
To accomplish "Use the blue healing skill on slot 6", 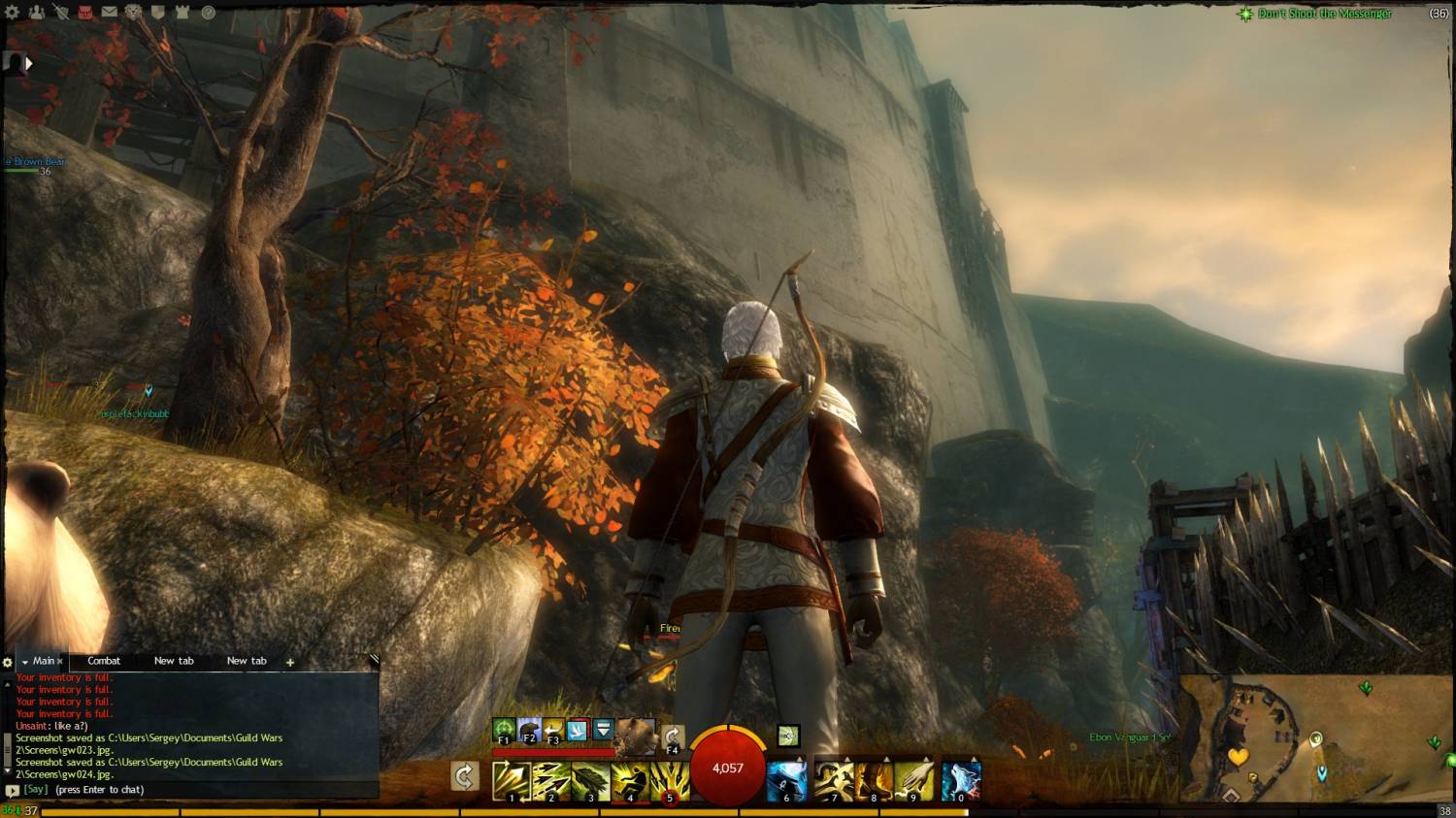I will coord(786,781).
